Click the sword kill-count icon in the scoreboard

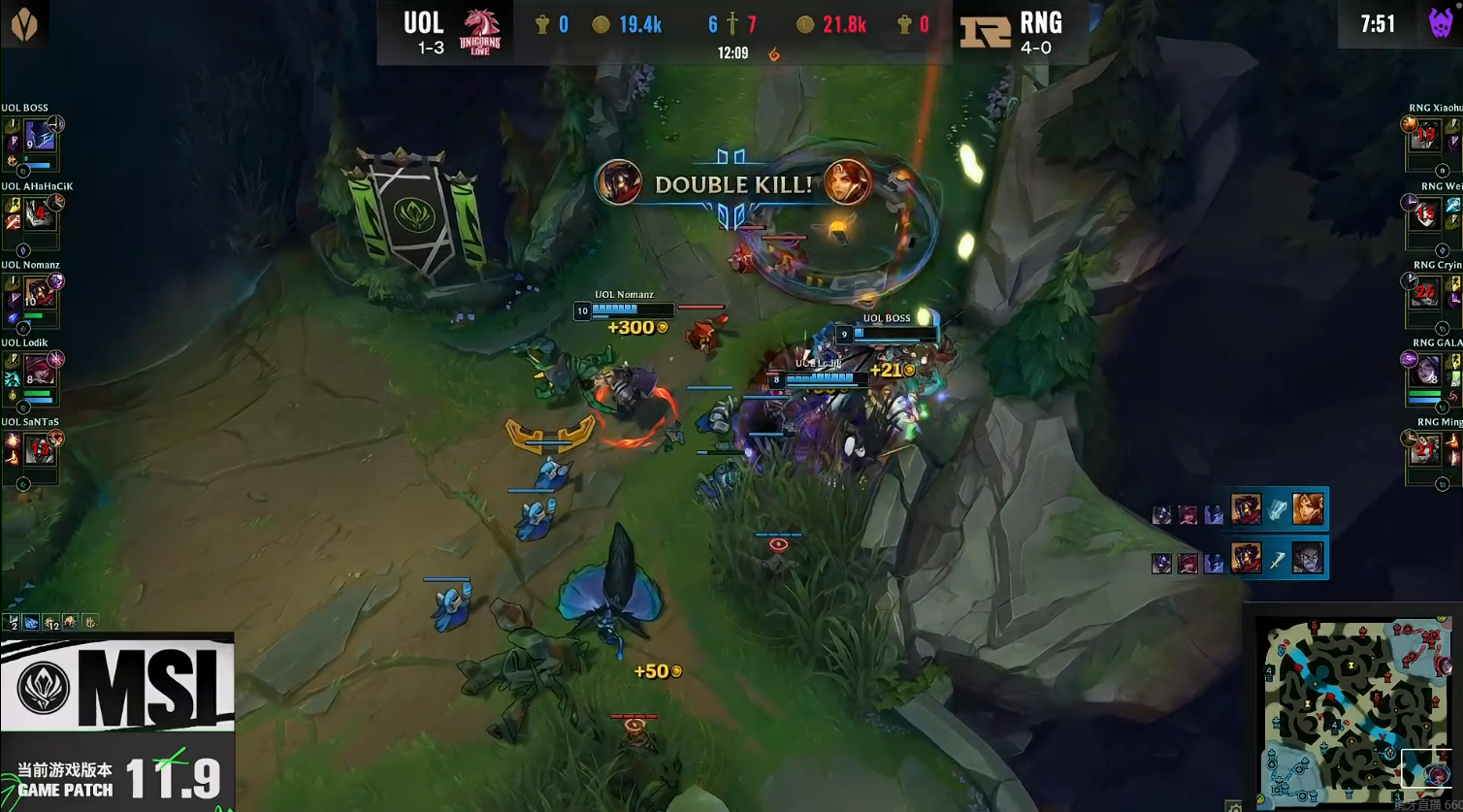[731, 23]
